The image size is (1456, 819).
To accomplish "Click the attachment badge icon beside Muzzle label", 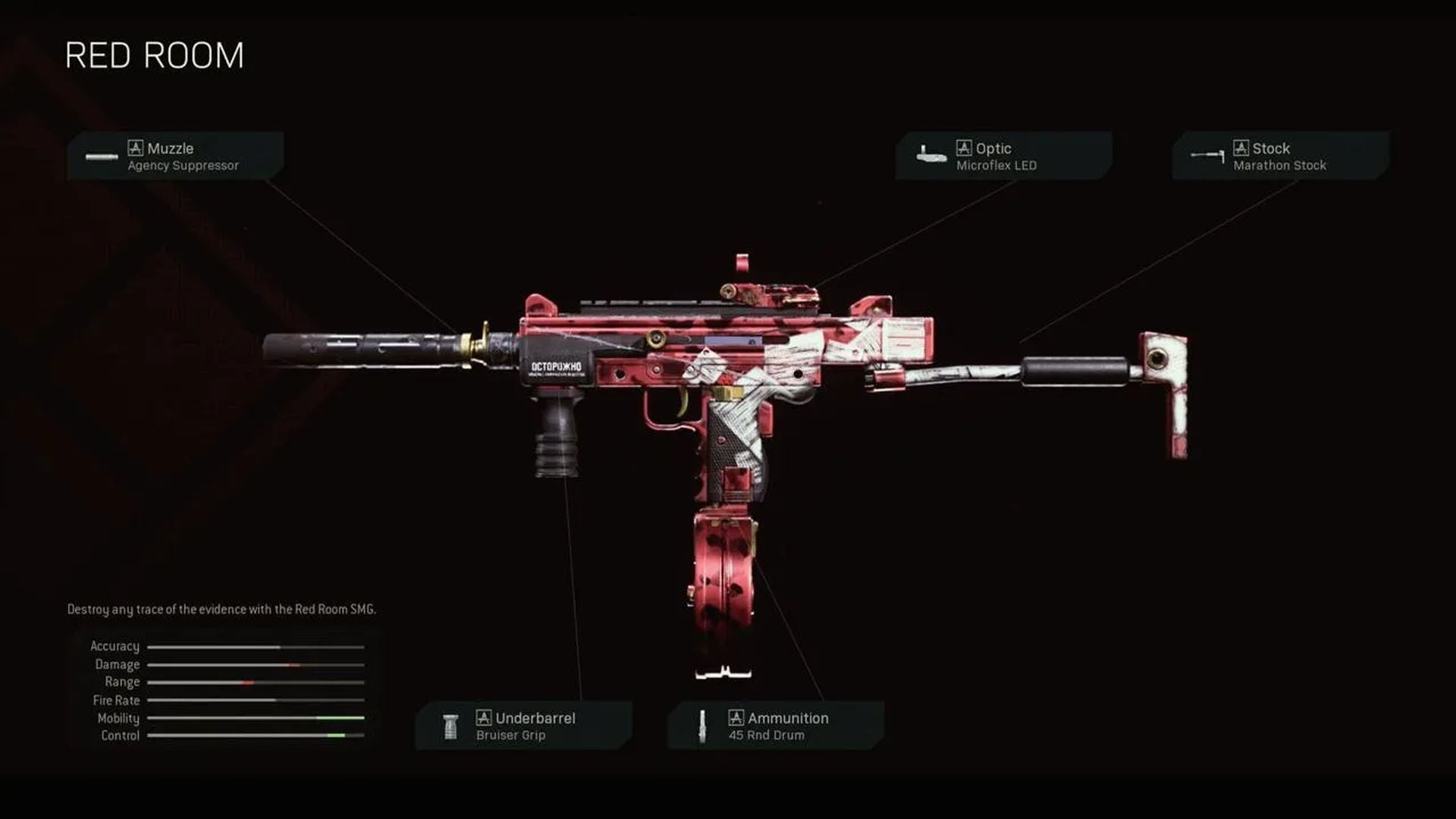I will (x=136, y=148).
